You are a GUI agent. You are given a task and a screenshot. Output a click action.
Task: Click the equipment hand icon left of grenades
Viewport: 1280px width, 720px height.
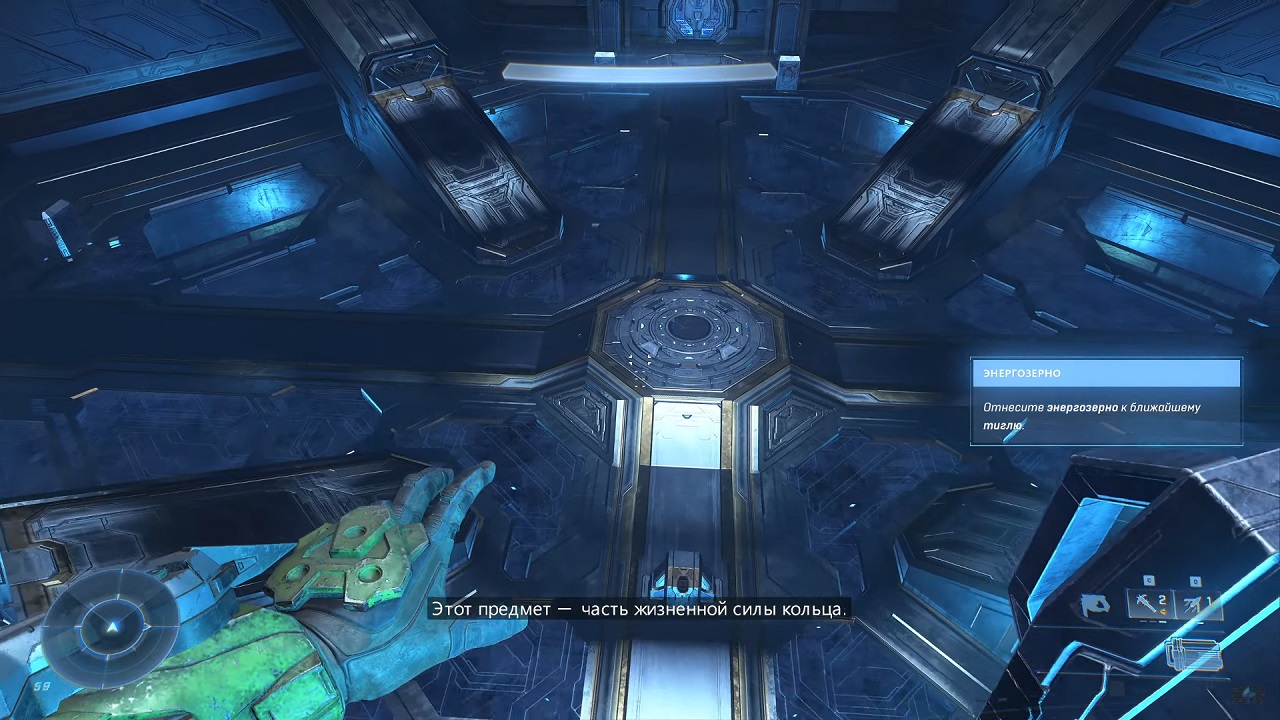[x=1095, y=604]
